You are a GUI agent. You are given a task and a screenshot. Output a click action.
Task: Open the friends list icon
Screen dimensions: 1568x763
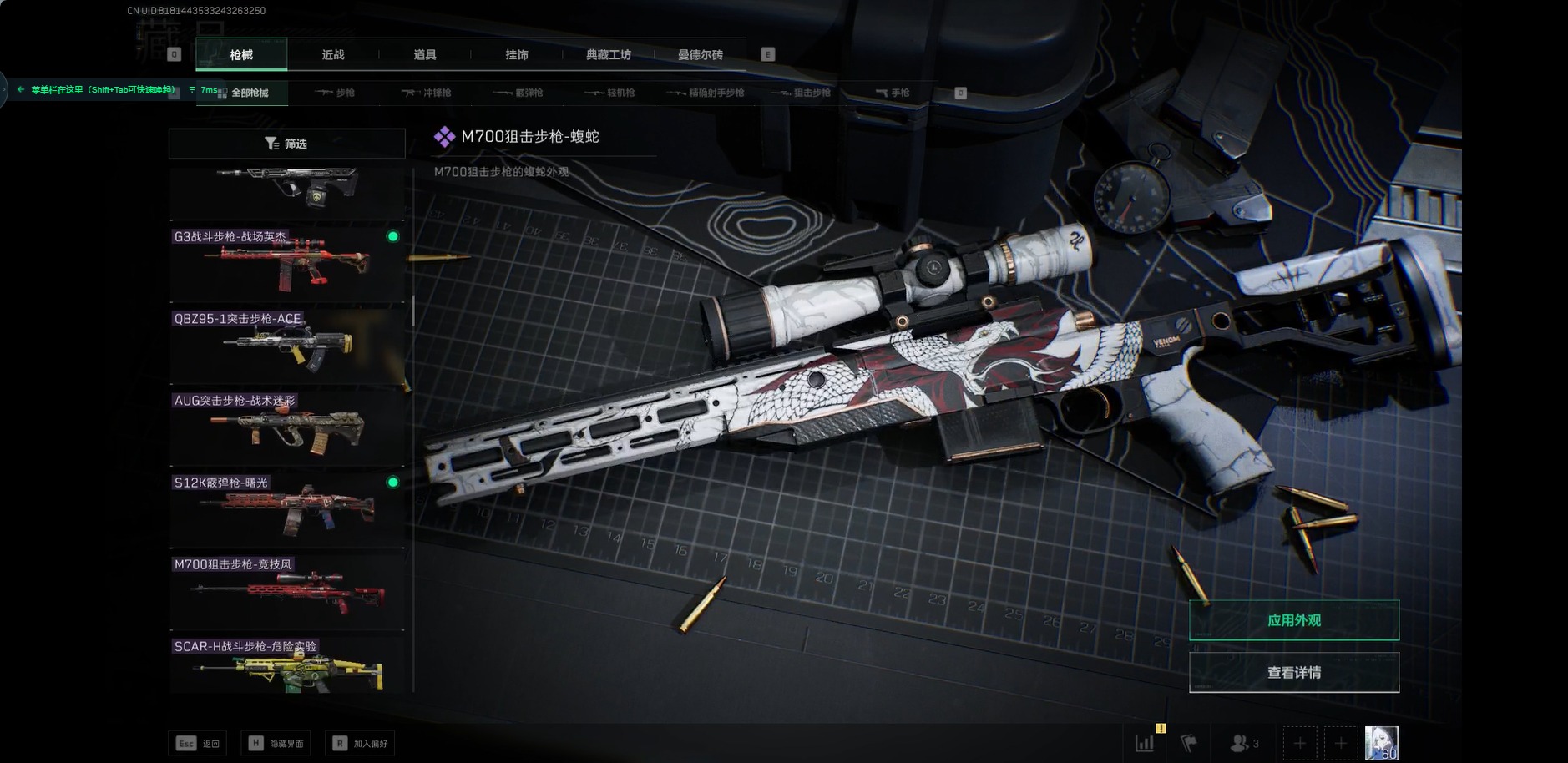(1243, 742)
